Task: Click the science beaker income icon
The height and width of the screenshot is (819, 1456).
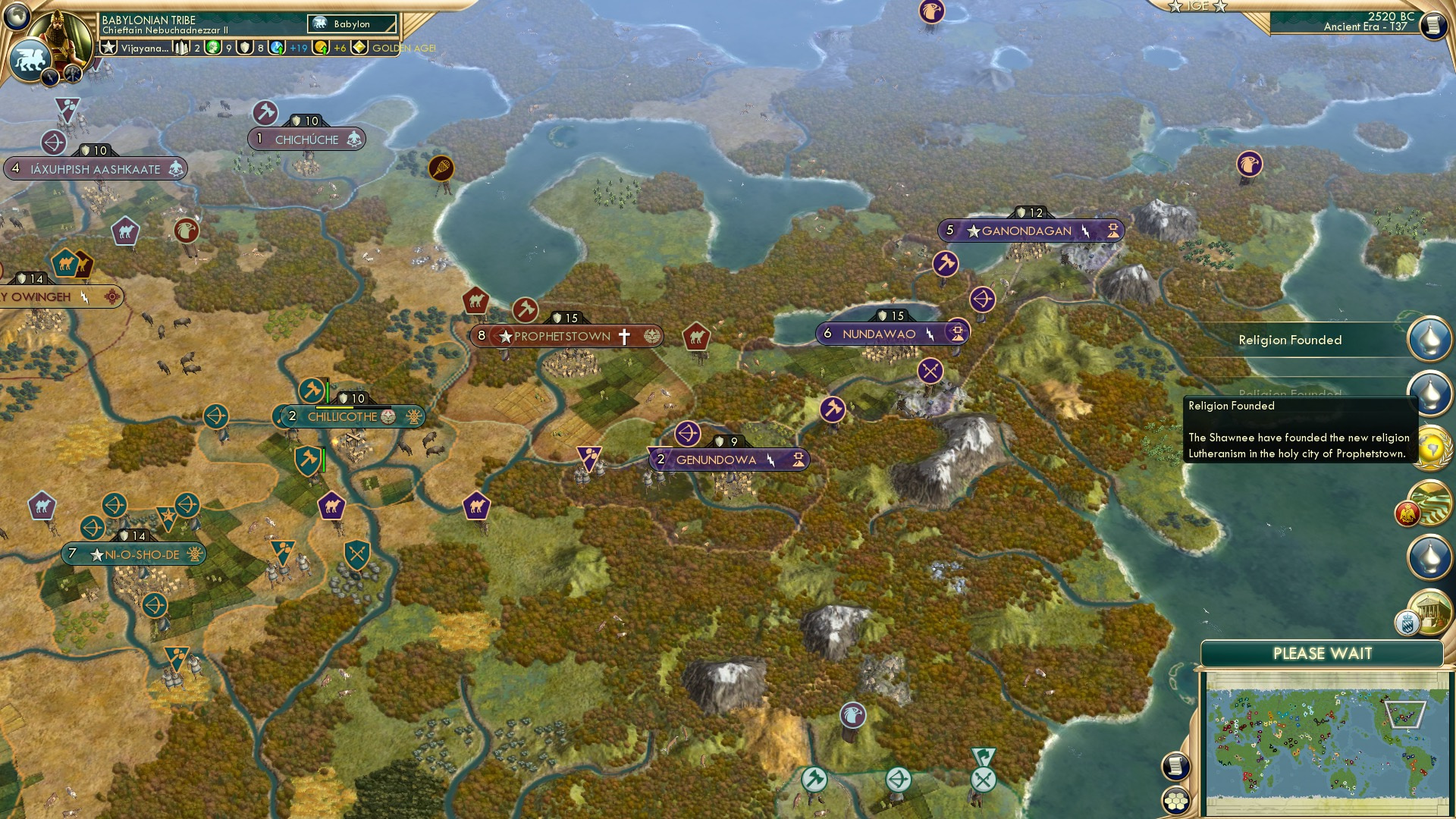Action: 276,48
